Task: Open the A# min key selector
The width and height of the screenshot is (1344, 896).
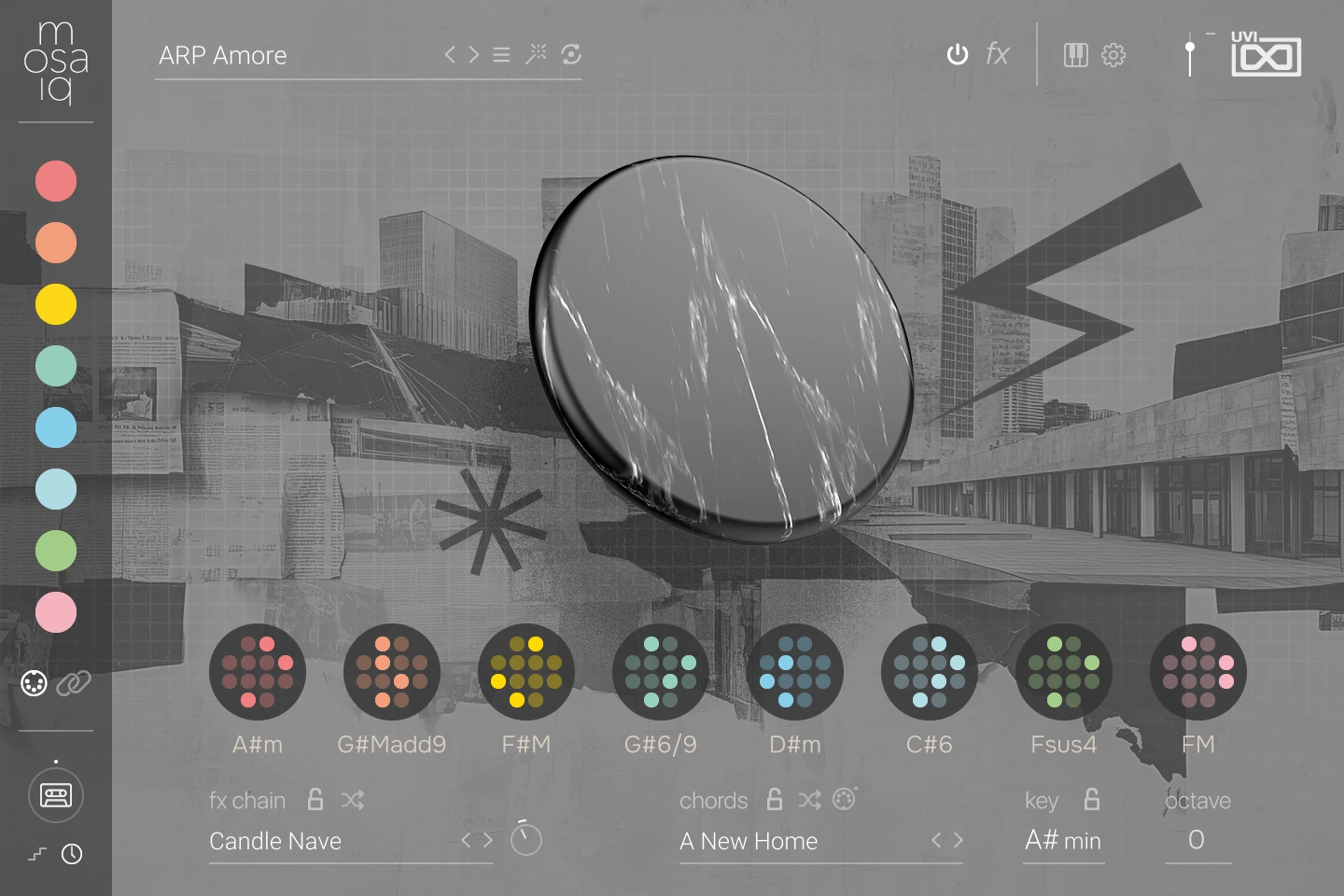Action: 1063,841
